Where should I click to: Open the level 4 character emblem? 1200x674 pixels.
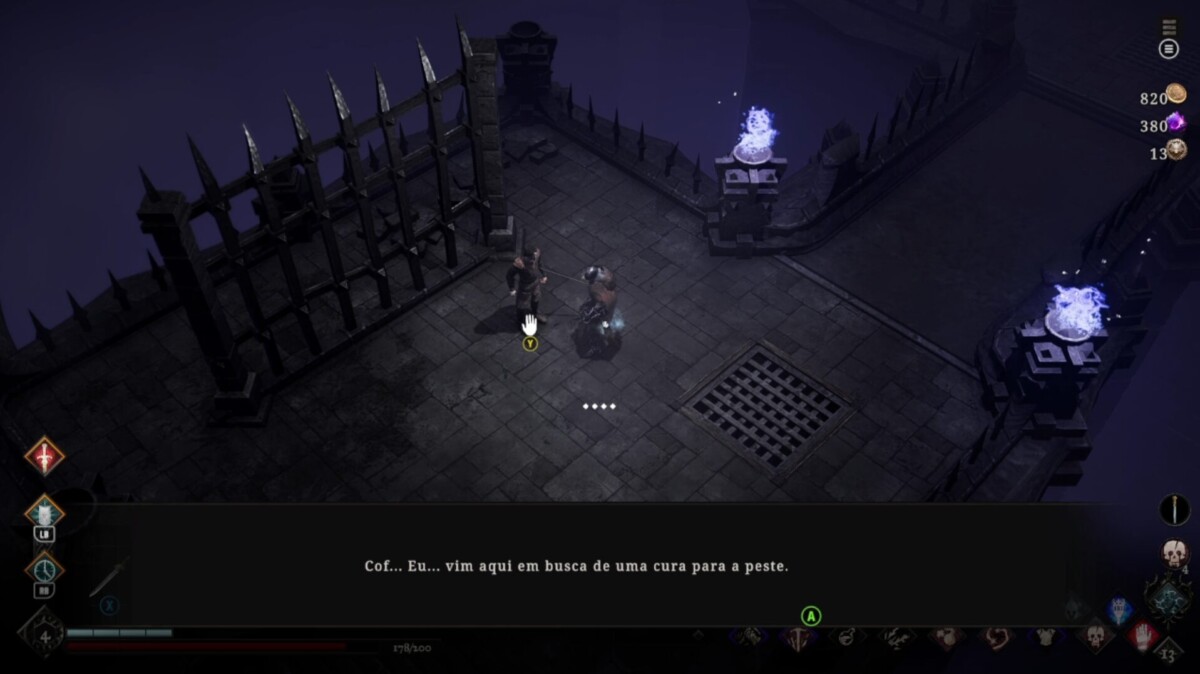[42, 635]
